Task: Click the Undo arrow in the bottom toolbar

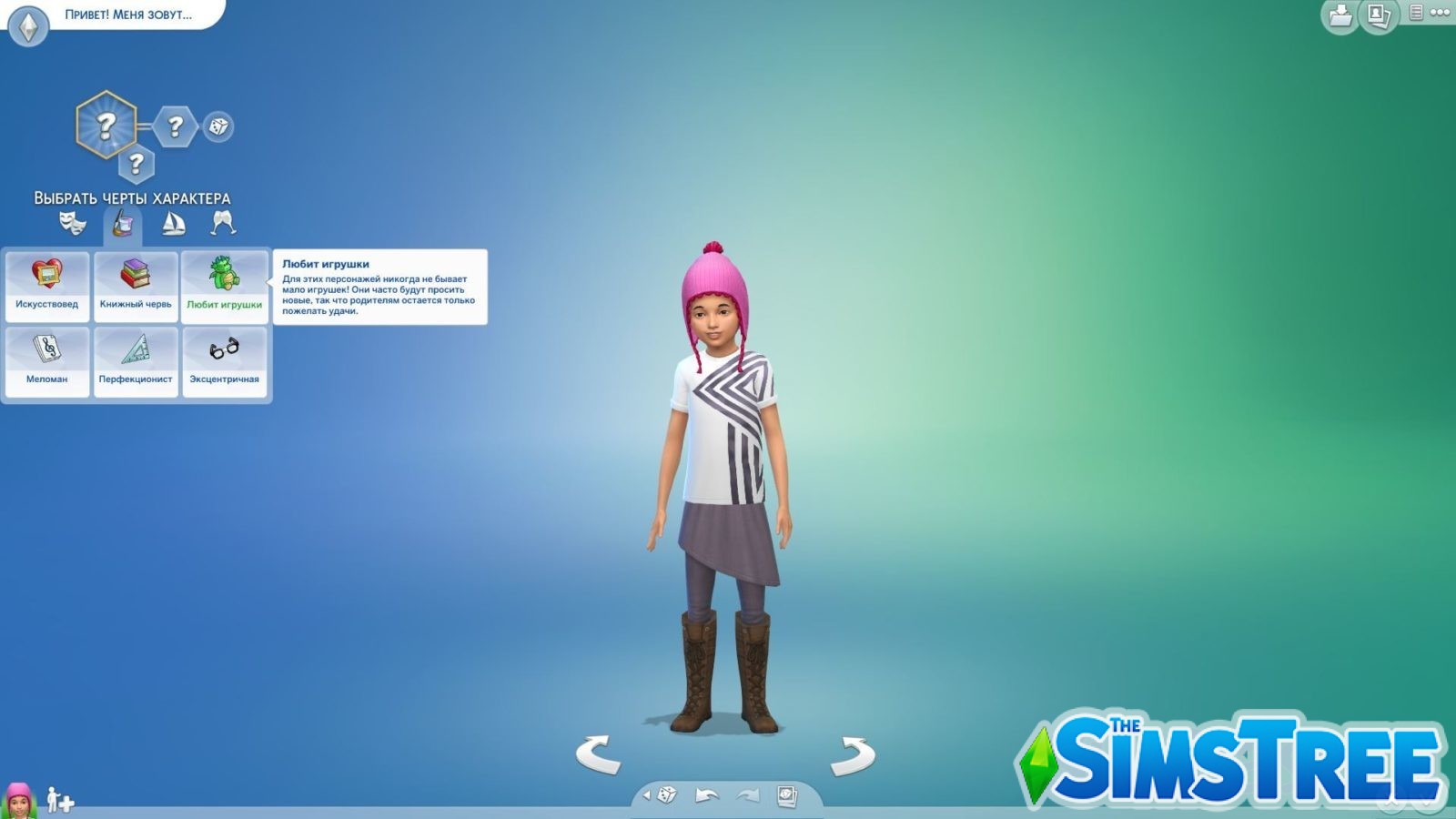Action: tap(705, 794)
